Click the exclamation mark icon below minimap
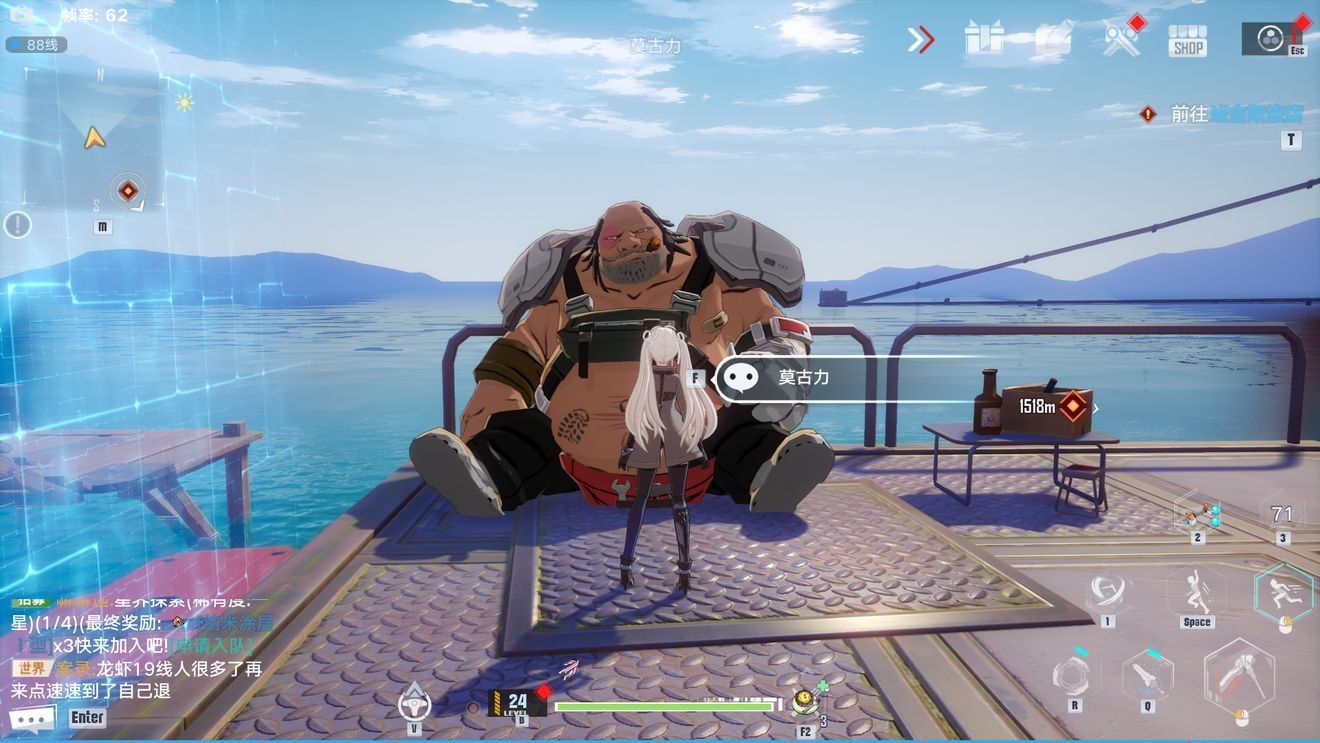The image size is (1320, 743). click(17, 224)
